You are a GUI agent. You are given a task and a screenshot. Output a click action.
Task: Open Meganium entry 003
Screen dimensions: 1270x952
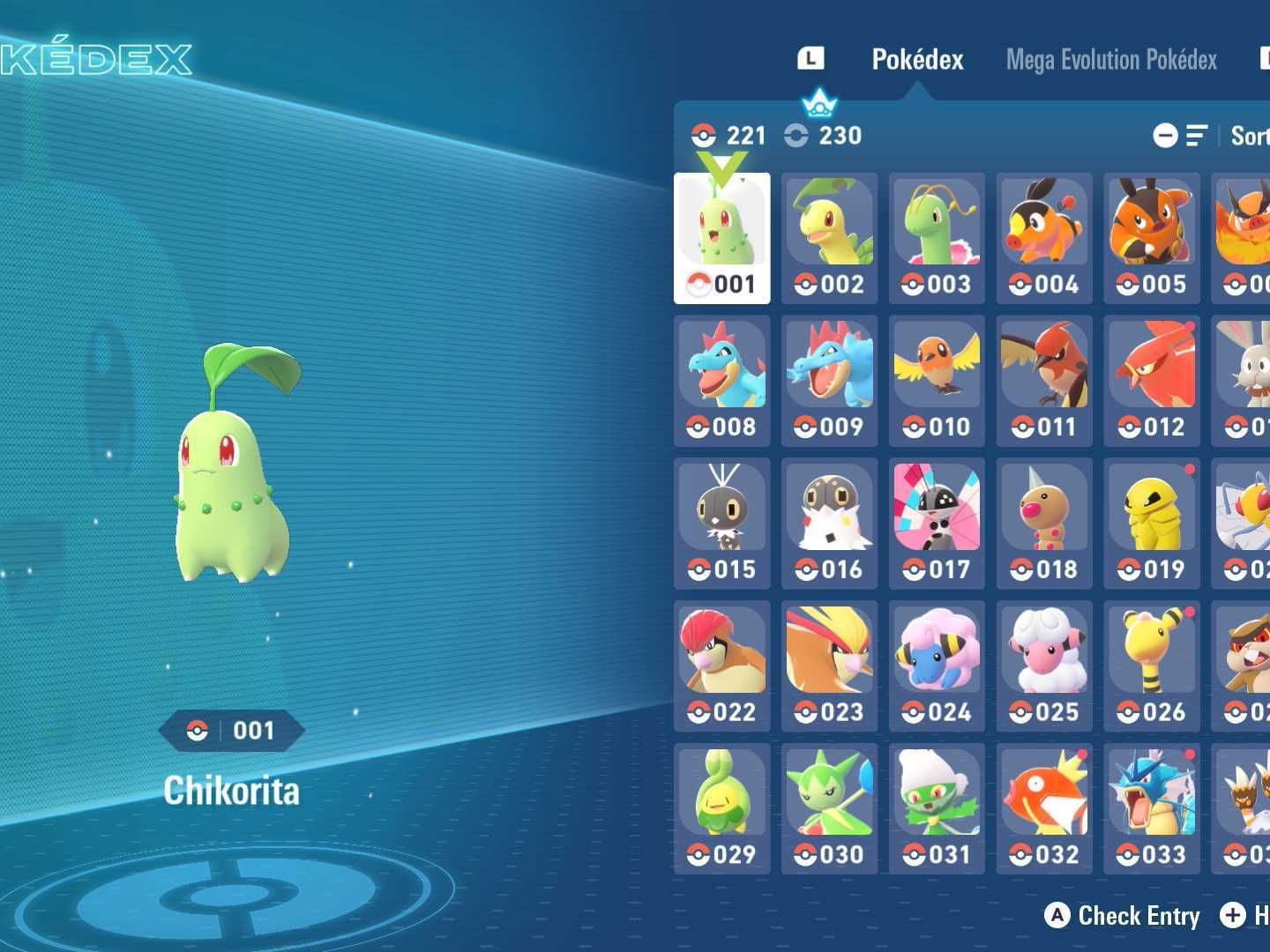coord(937,238)
